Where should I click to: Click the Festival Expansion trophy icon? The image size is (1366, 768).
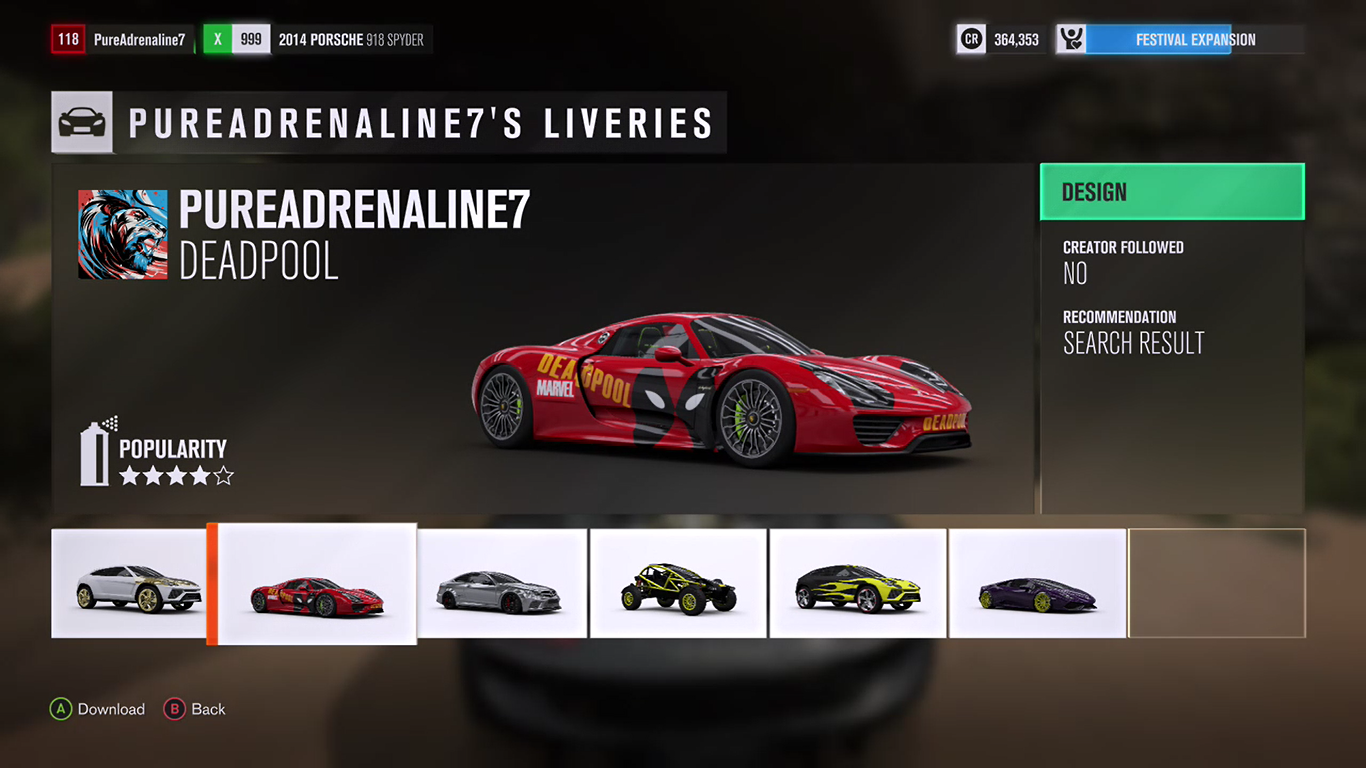pos(1071,39)
